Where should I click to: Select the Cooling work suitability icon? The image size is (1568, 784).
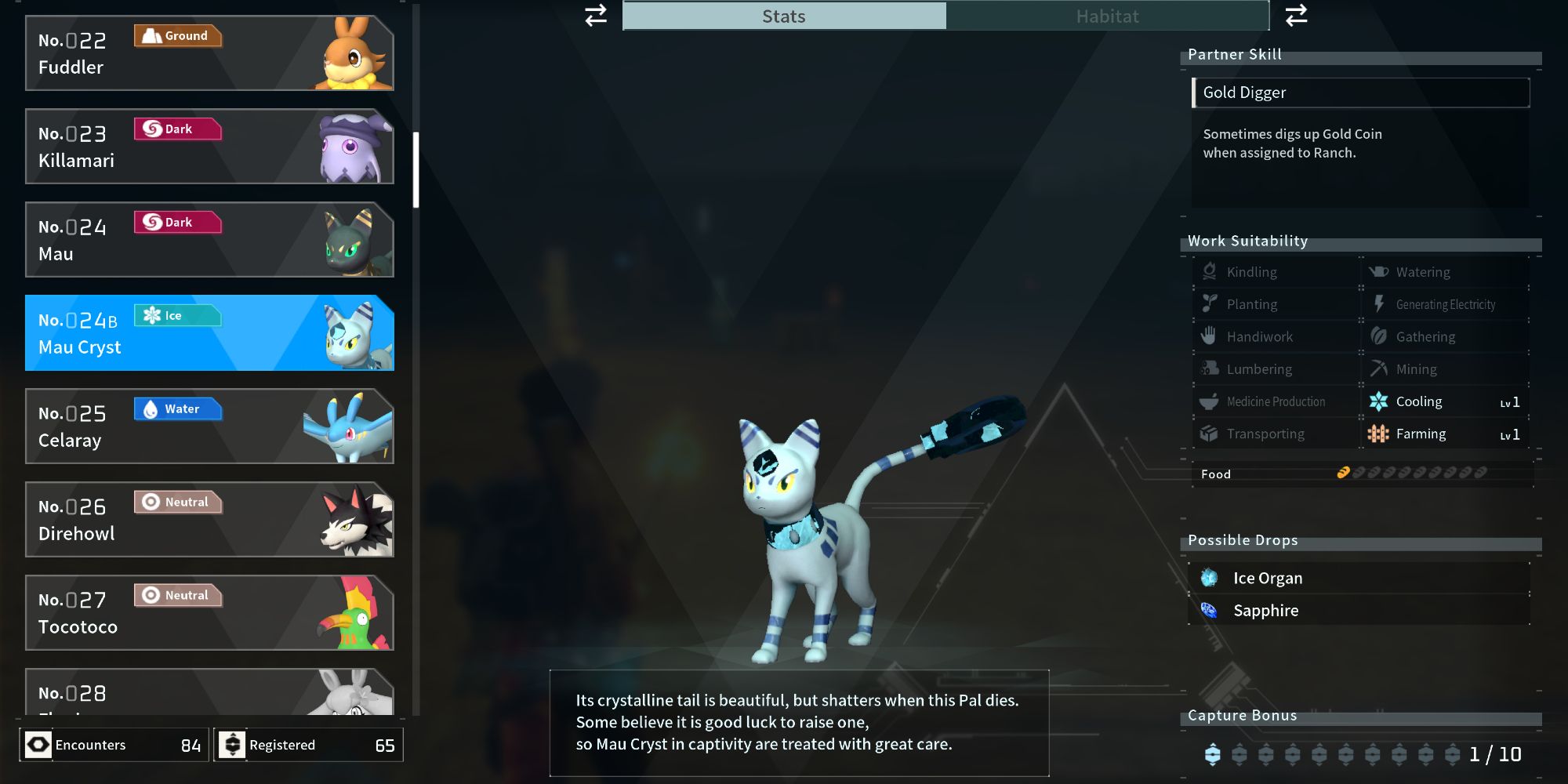1380,401
